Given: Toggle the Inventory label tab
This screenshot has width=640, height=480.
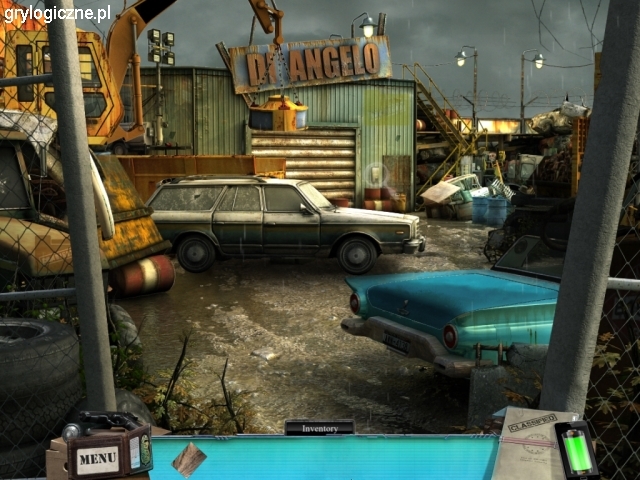Looking at the screenshot, I should tap(319, 428).
